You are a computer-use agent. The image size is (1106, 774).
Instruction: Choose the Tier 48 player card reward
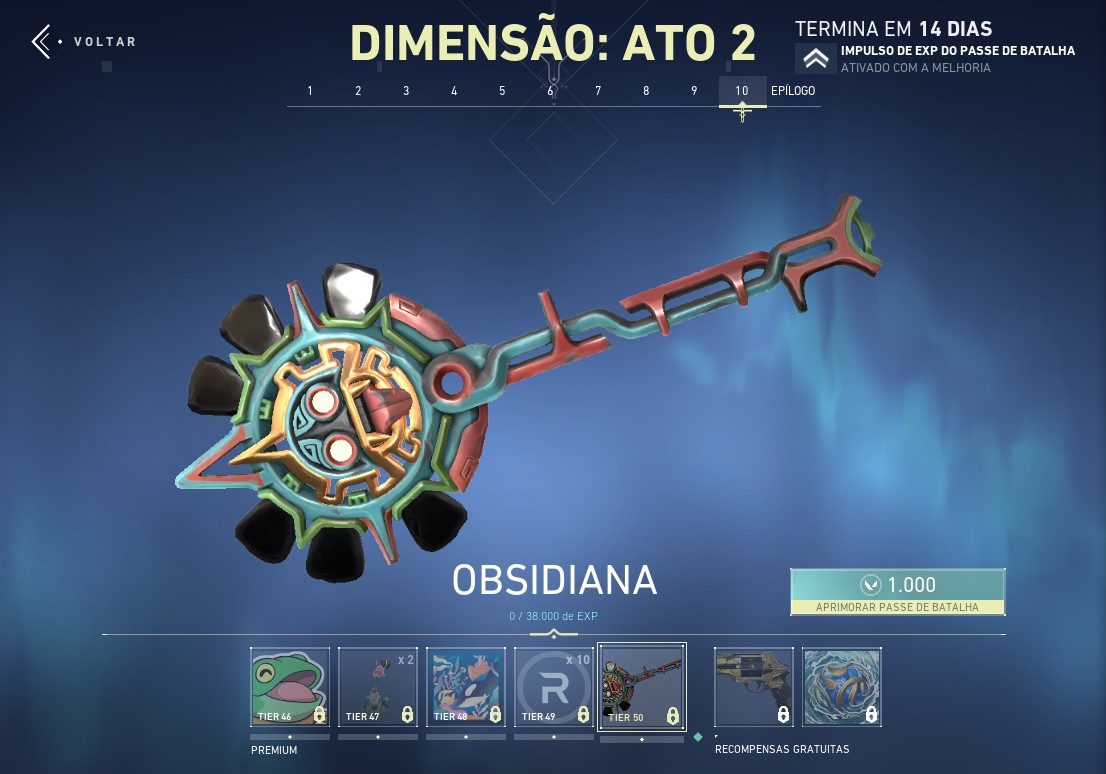(465, 687)
